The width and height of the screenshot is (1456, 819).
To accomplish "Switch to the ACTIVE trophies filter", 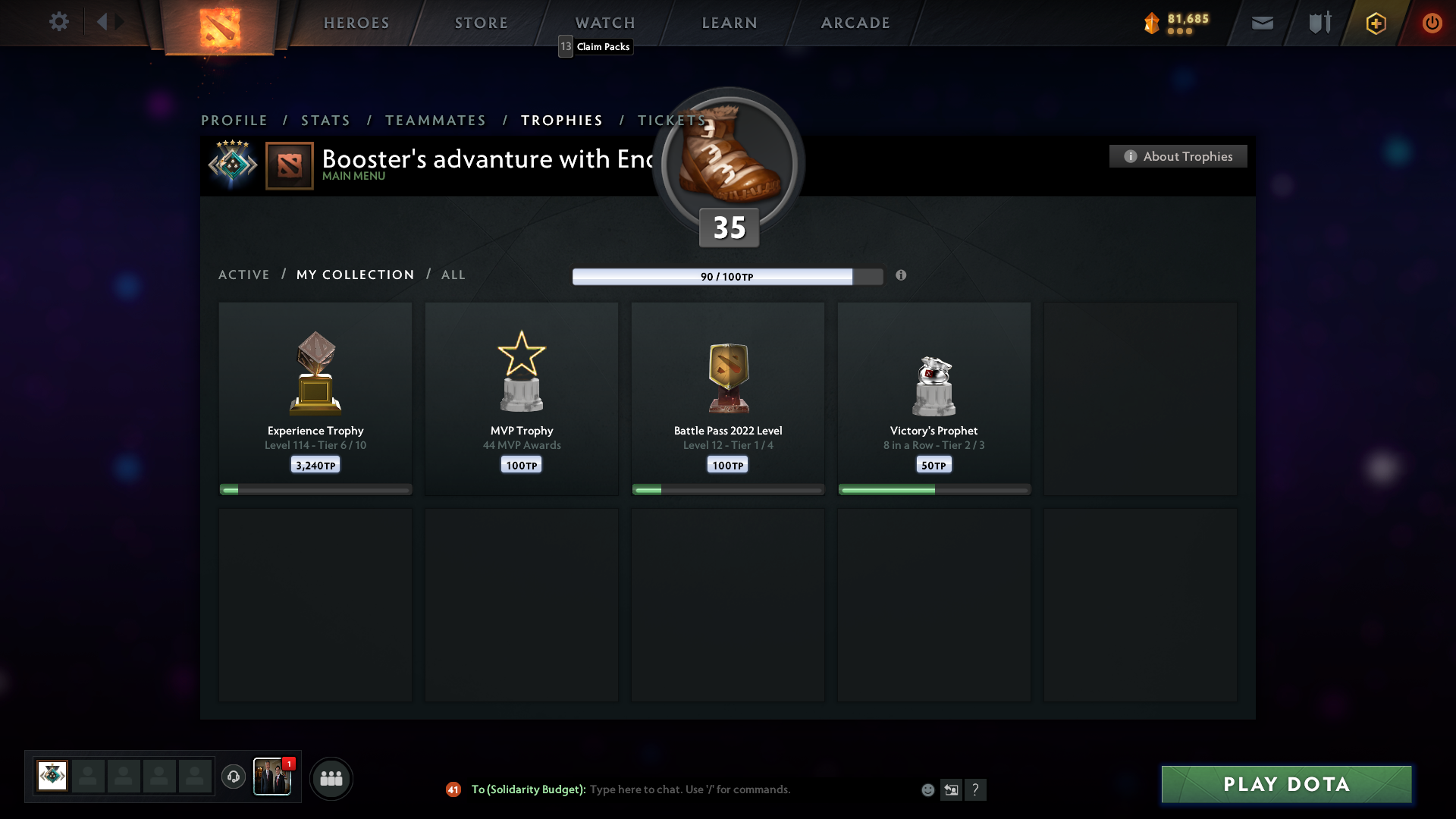I will [x=244, y=275].
